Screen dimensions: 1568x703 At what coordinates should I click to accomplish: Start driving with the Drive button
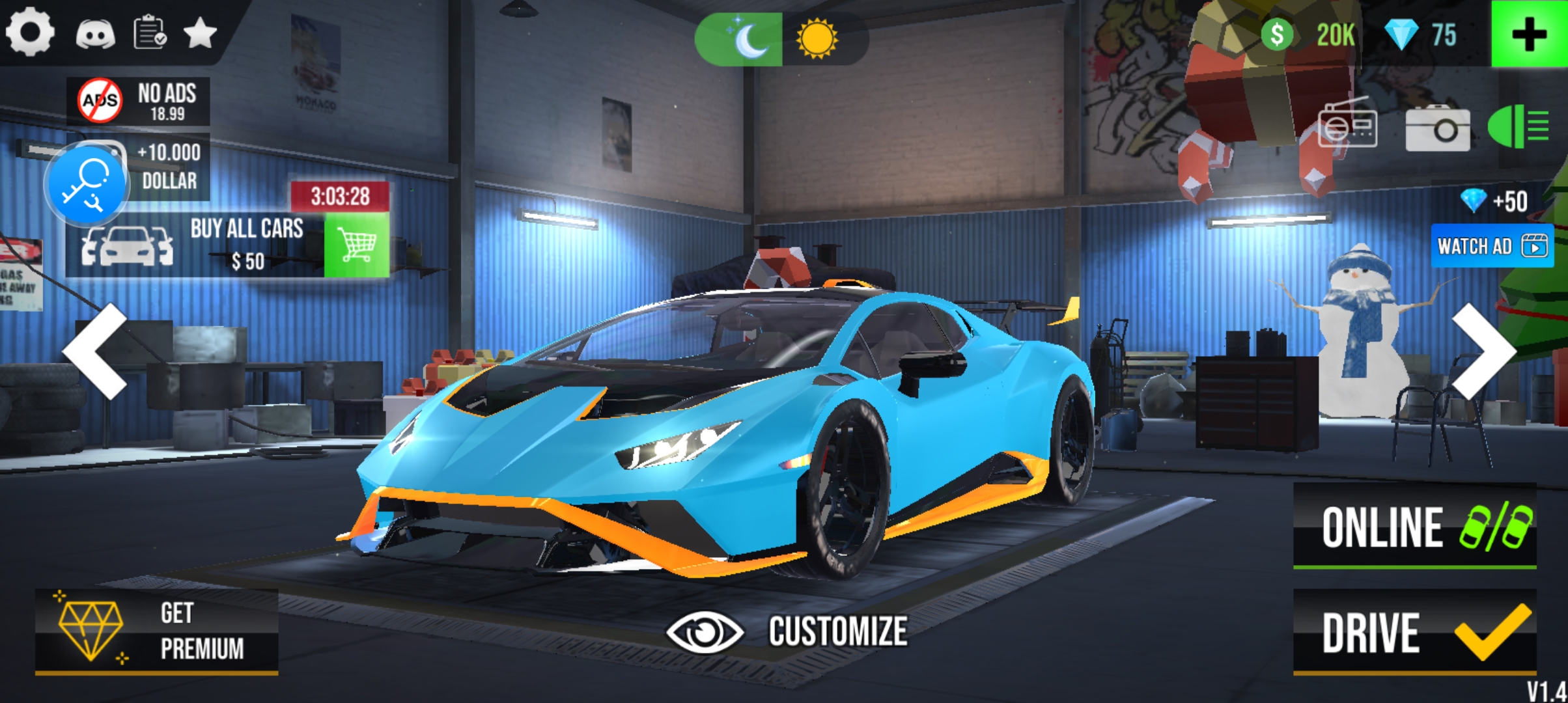1414,632
